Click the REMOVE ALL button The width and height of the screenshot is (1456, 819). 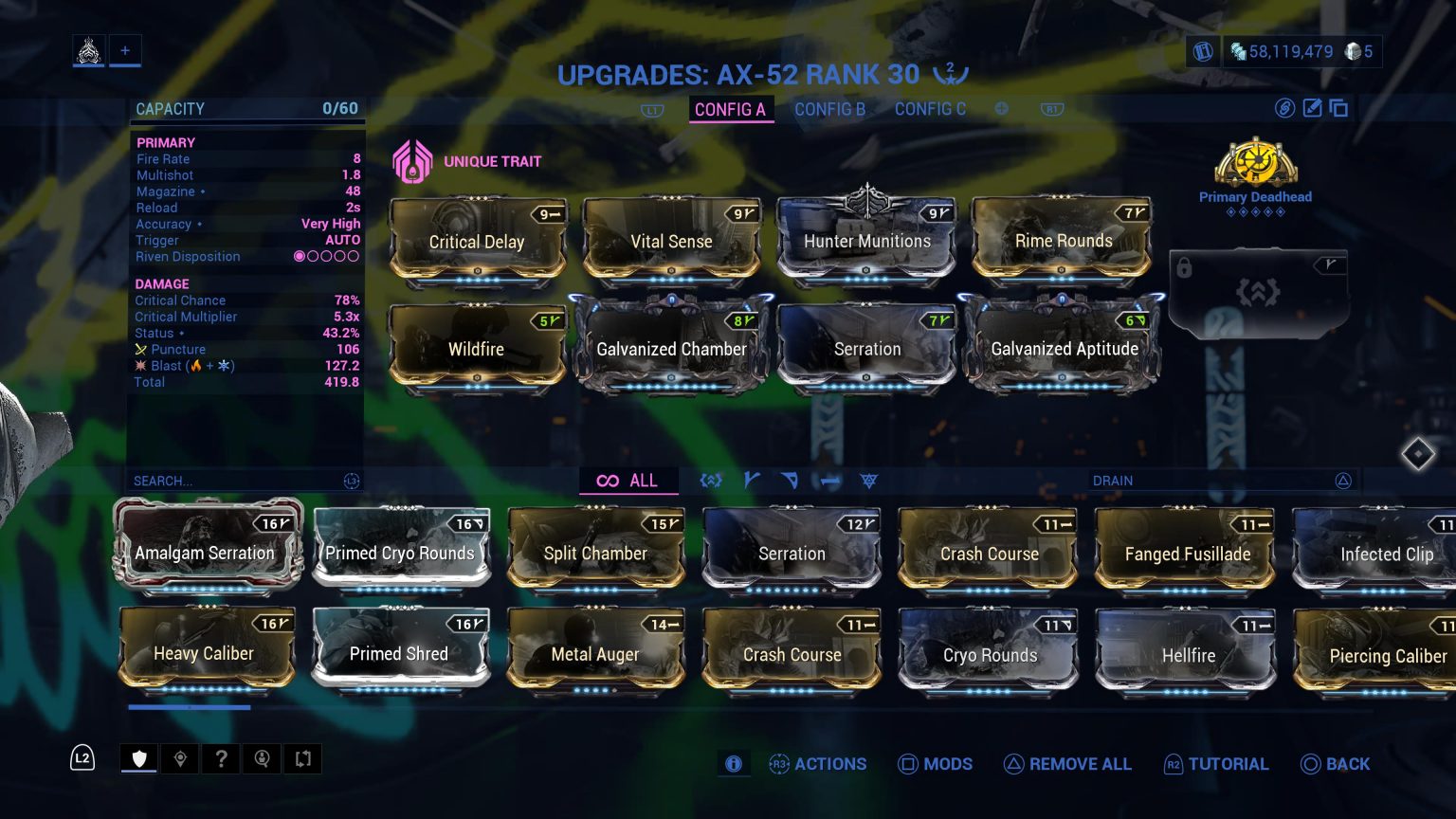1068,764
